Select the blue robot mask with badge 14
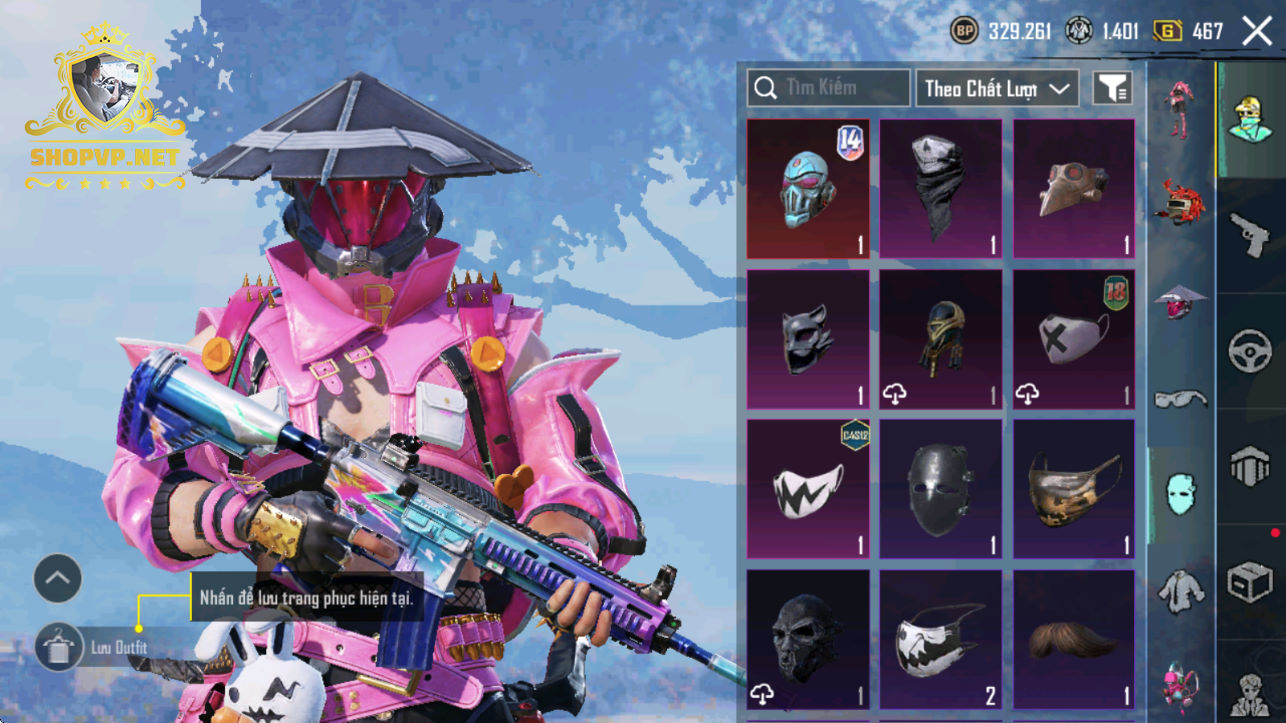 pos(808,189)
